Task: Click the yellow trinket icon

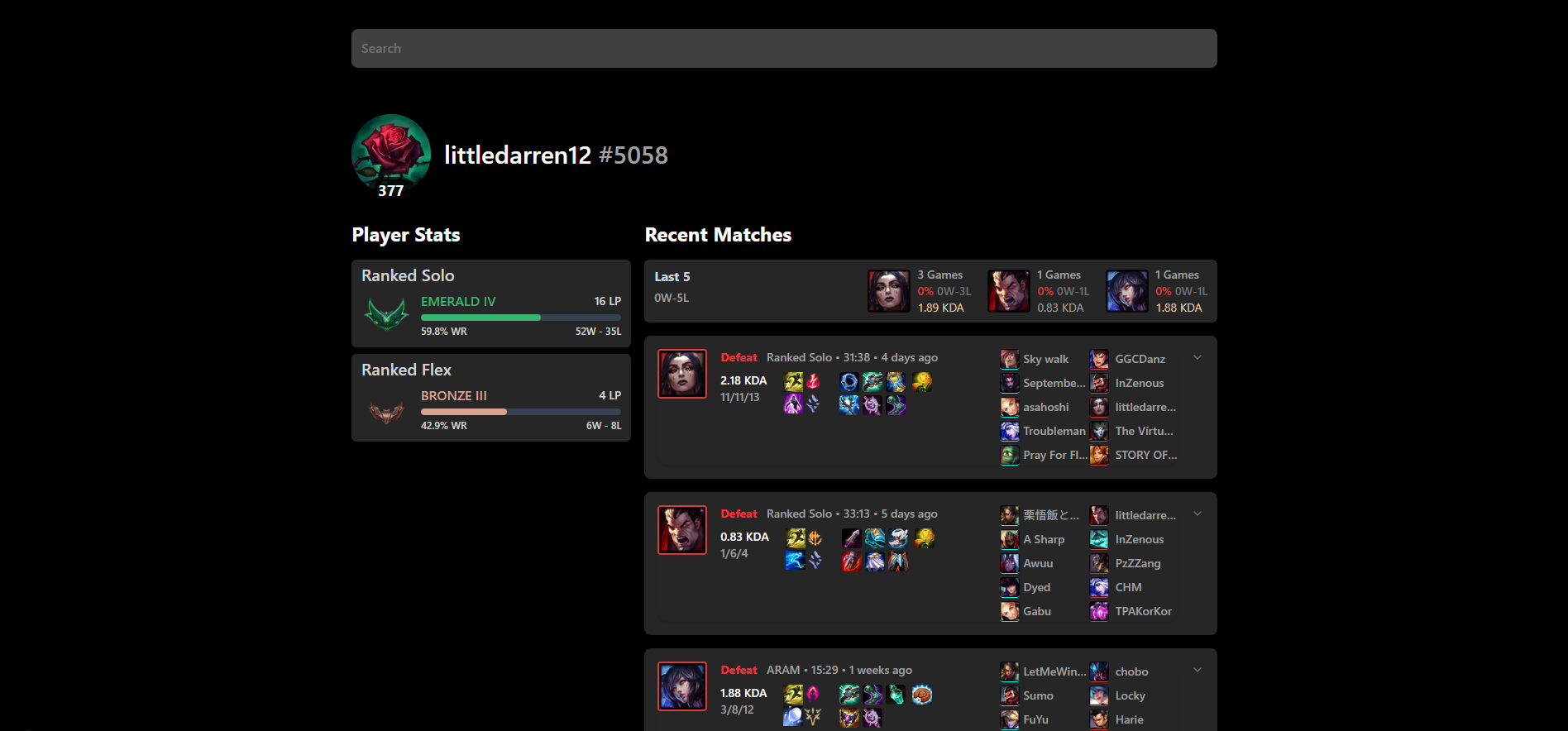Action: [x=923, y=380]
